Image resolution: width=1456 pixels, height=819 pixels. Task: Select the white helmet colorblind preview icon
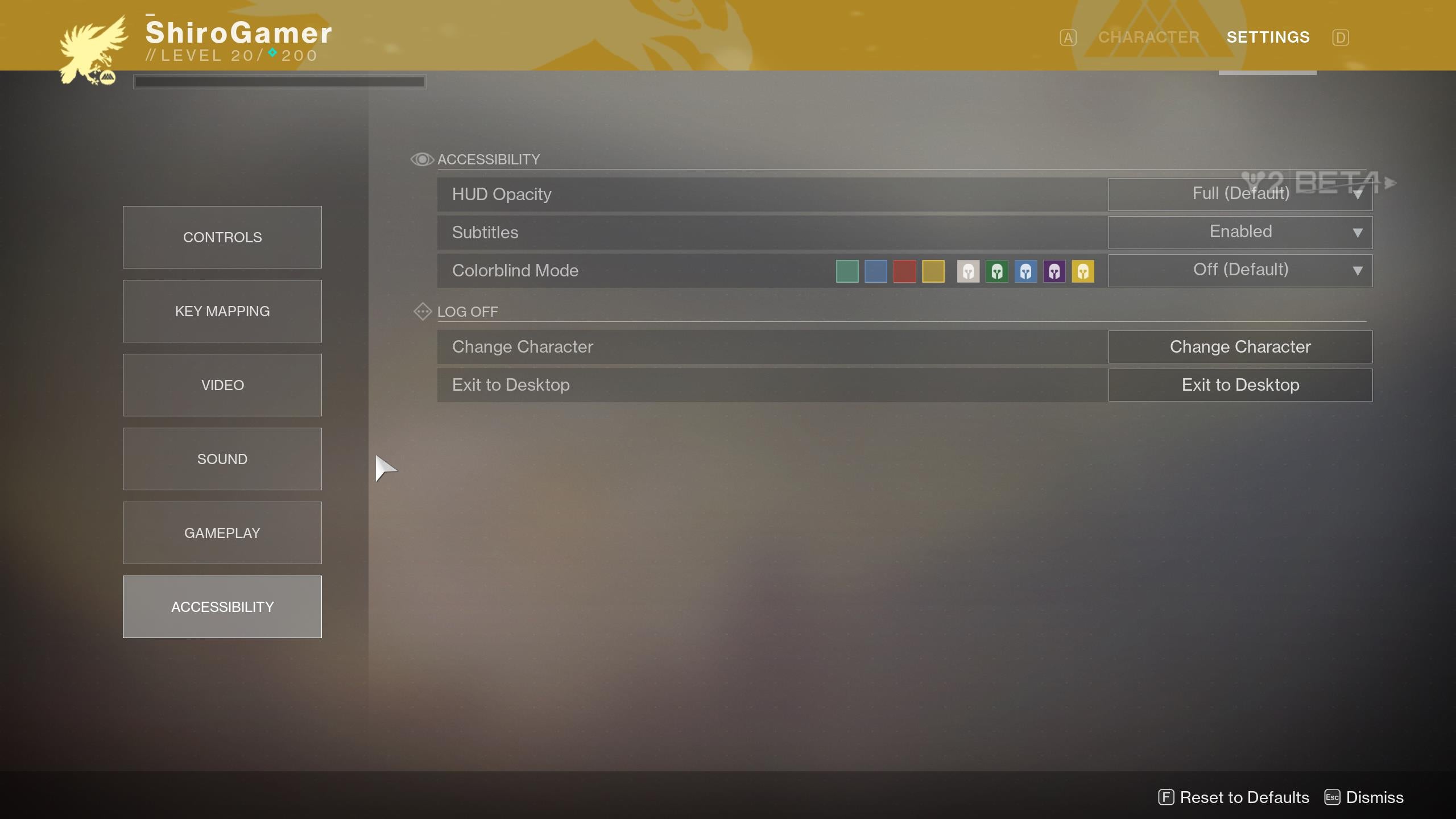point(968,271)
